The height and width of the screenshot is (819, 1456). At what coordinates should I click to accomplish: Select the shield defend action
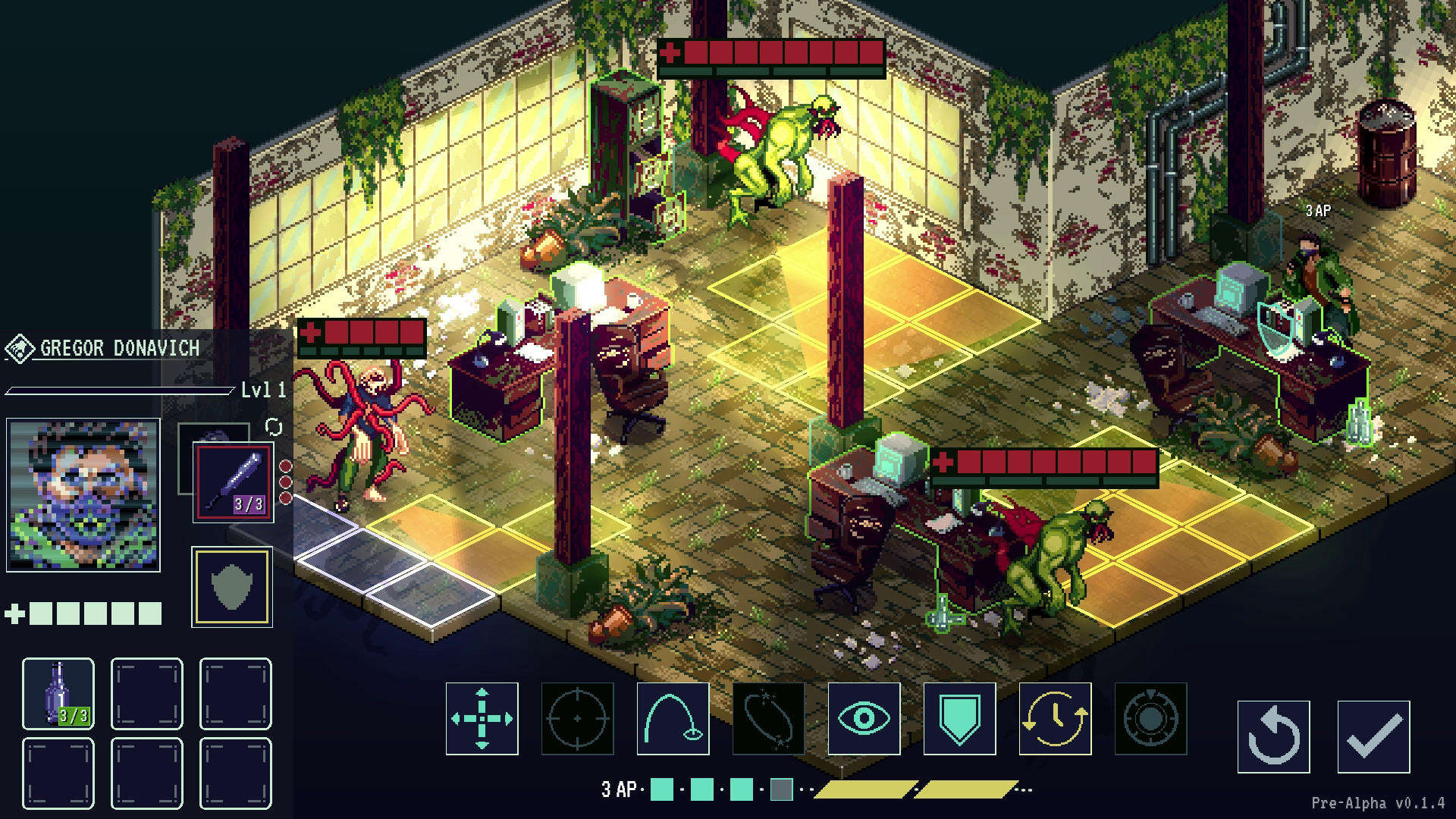point(959,718)
